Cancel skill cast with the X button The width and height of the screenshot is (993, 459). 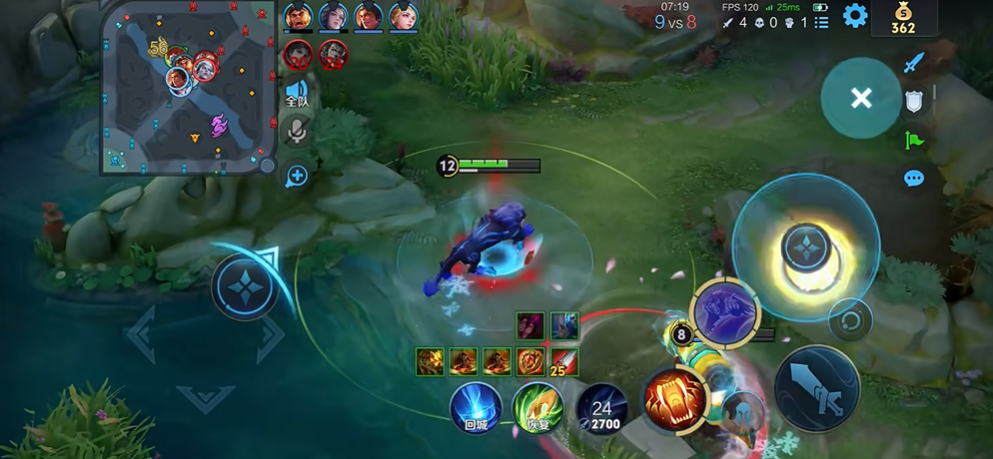[x=861, y=98]
